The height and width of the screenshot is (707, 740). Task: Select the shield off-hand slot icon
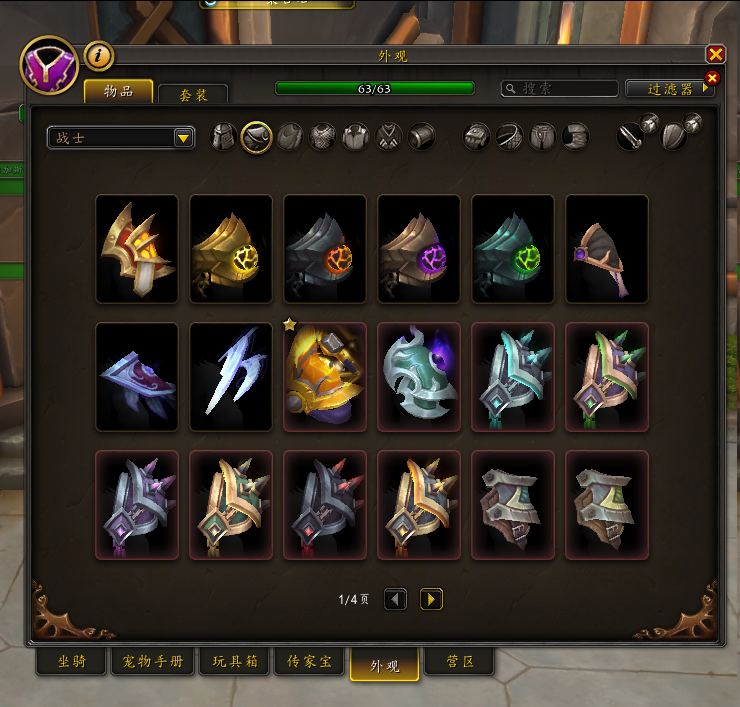point(676,135)
